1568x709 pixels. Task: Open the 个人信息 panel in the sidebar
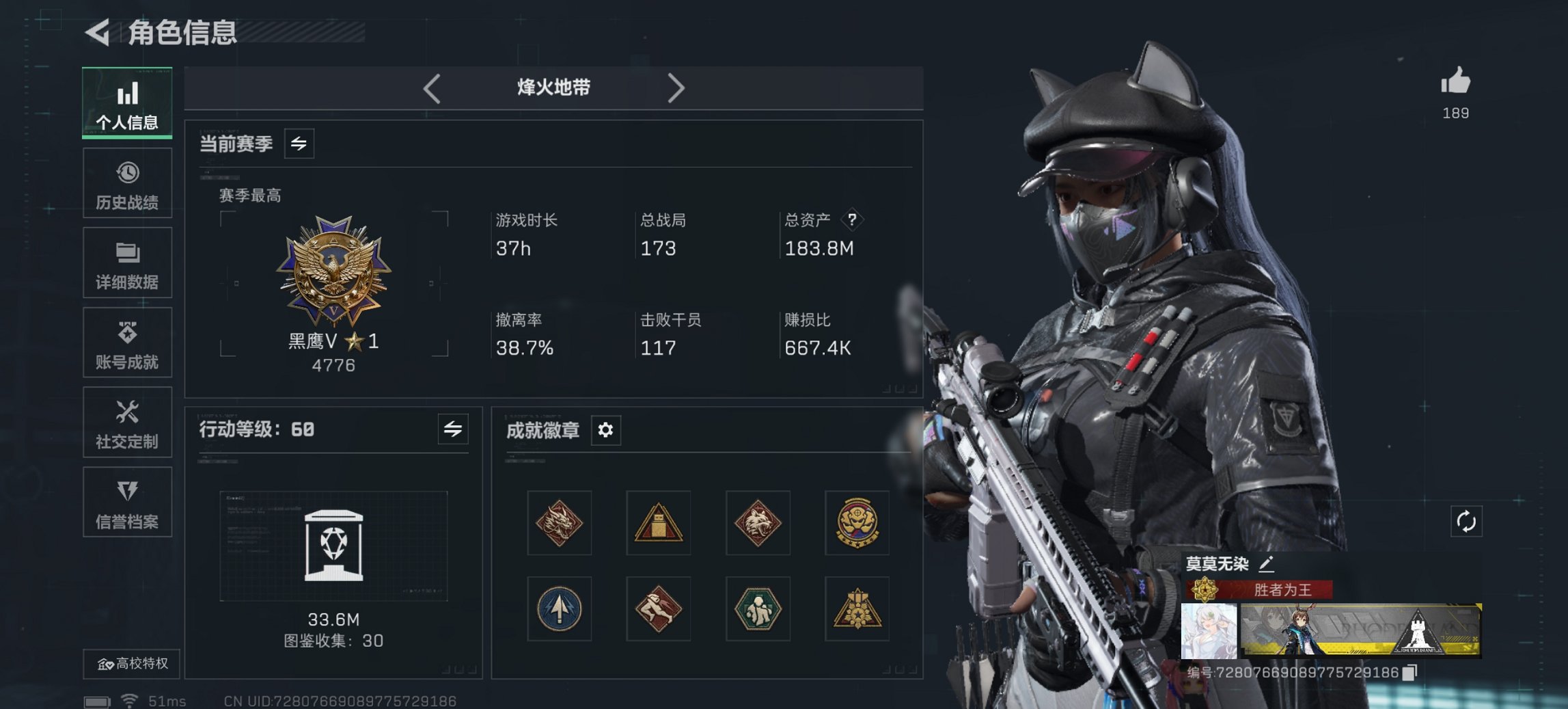(x=127, y=103)
